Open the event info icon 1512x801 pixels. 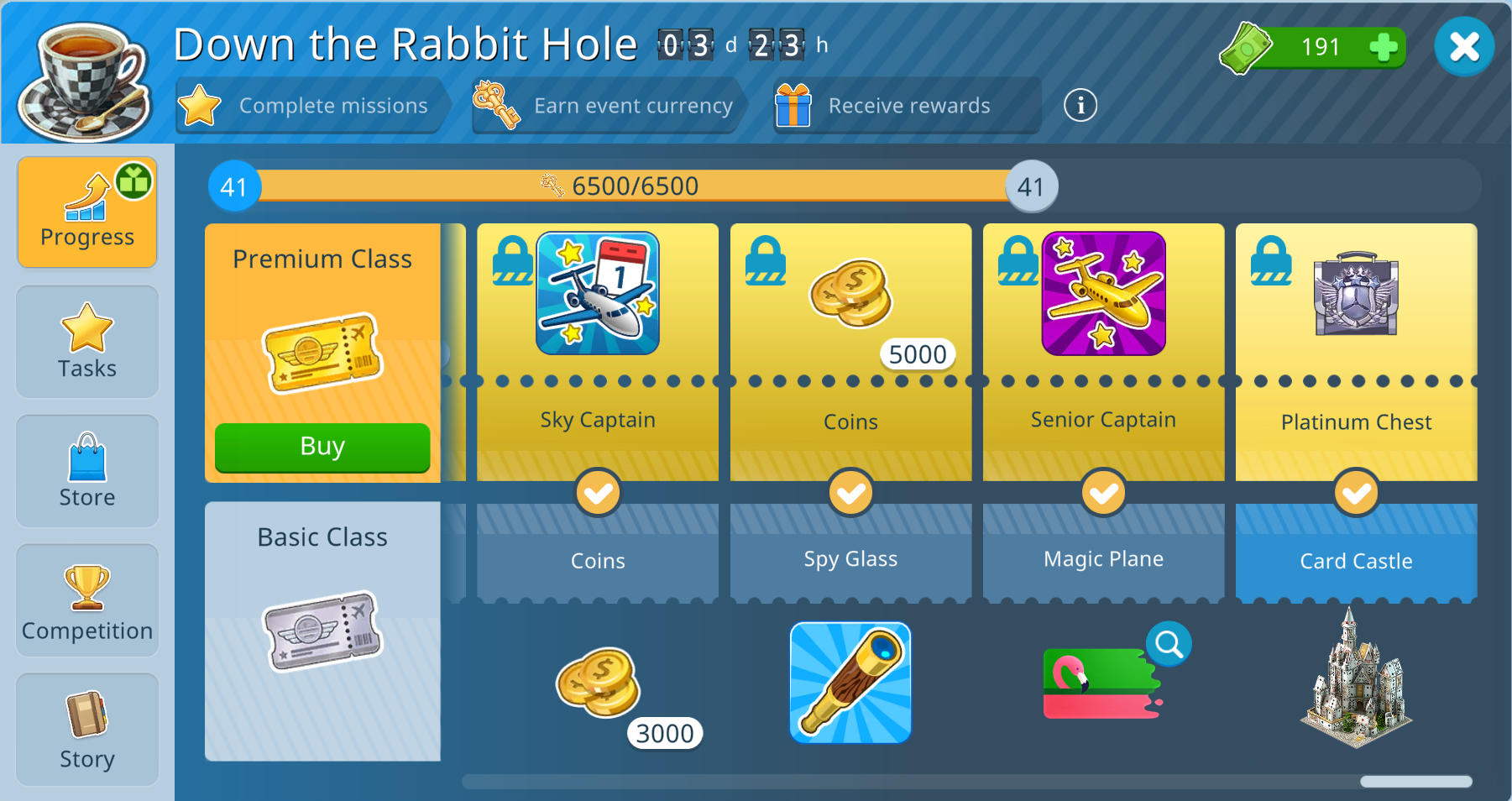1080,106
